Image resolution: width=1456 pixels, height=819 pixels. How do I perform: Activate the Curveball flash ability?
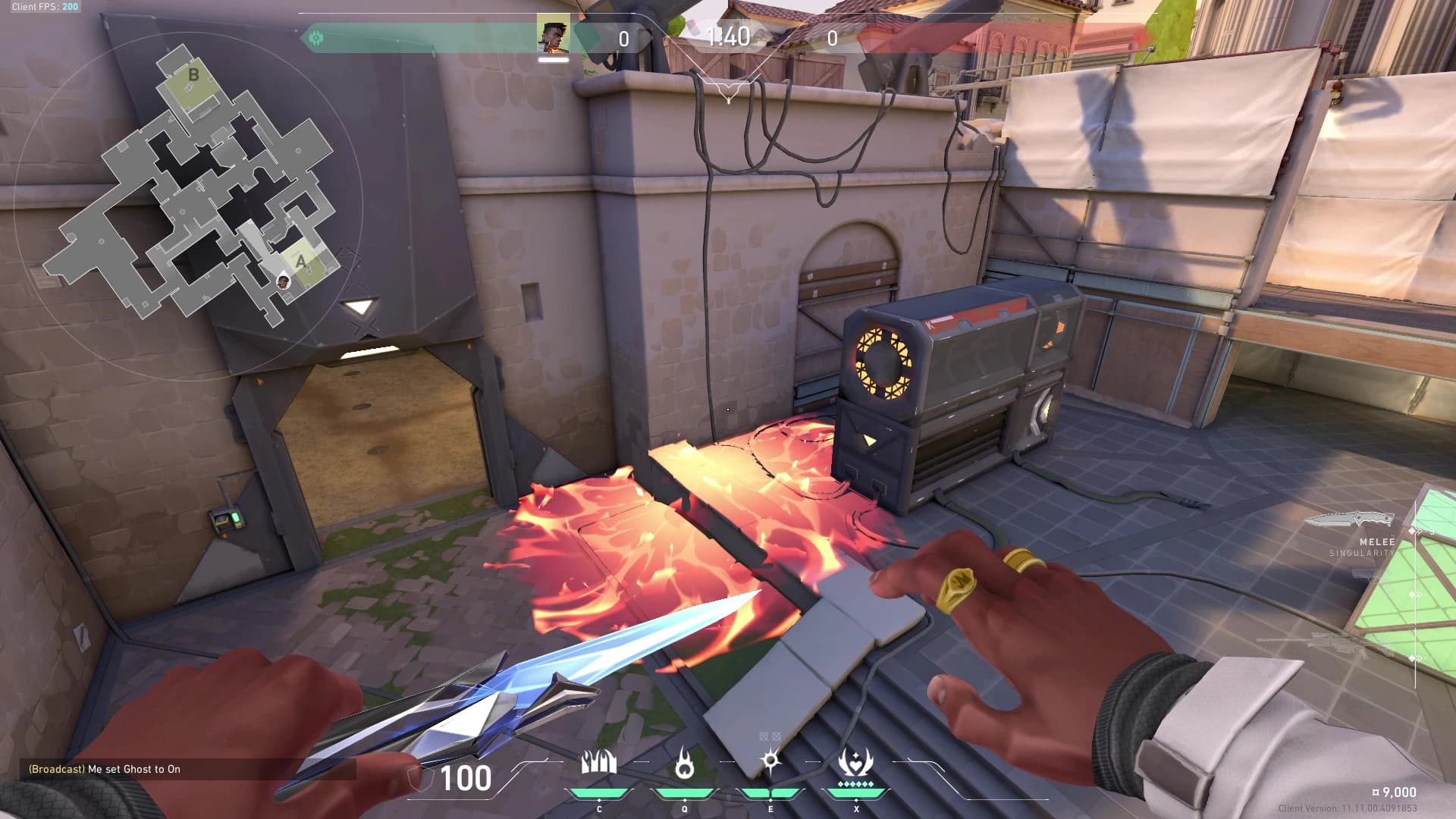pyautogui.click(x=770, y=762)
